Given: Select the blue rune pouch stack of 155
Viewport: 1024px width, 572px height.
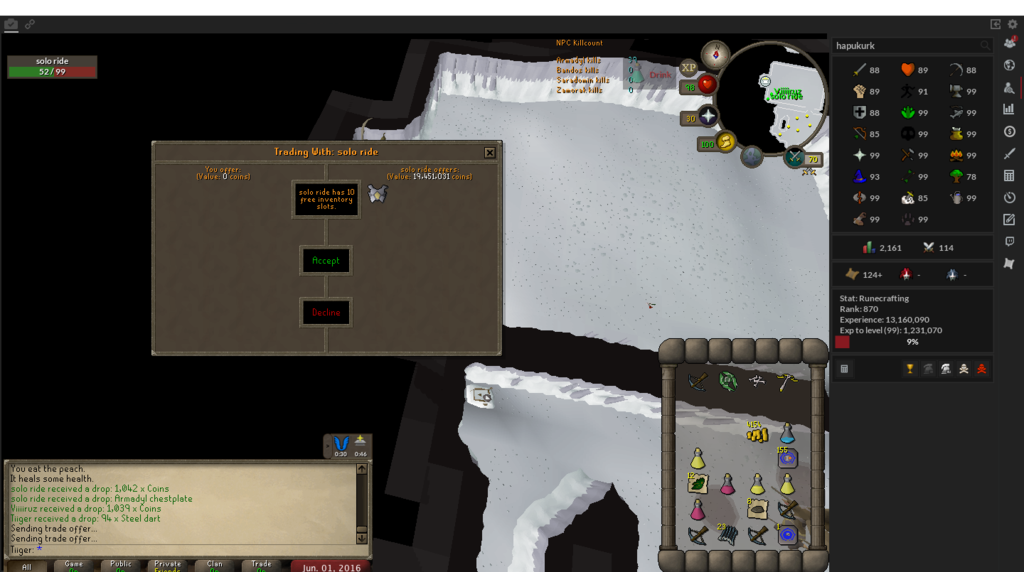Looking at the screenshot, I should click(x=787, y=459).
